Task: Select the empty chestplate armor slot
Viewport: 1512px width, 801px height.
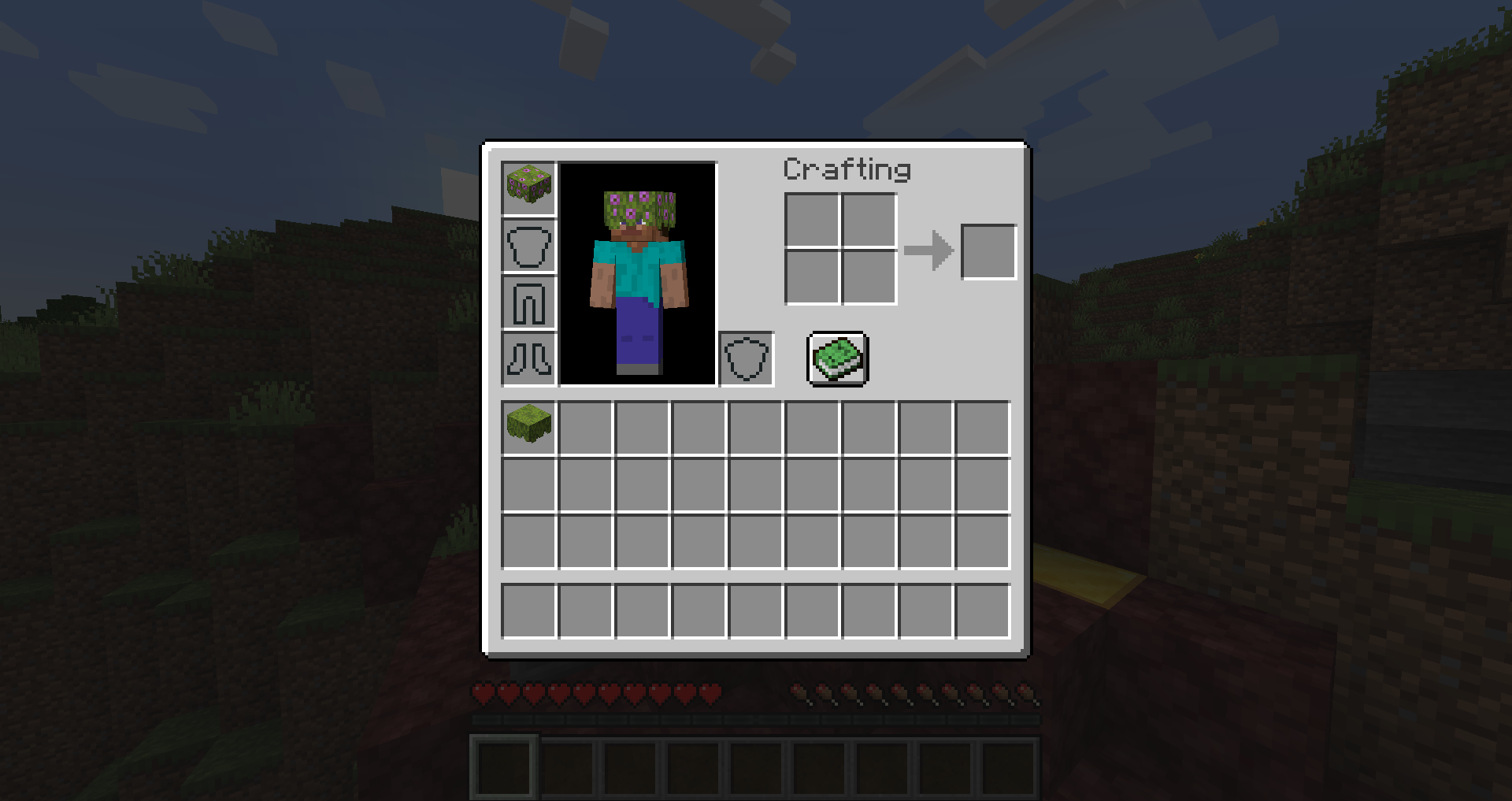Action: pos(528,245)
